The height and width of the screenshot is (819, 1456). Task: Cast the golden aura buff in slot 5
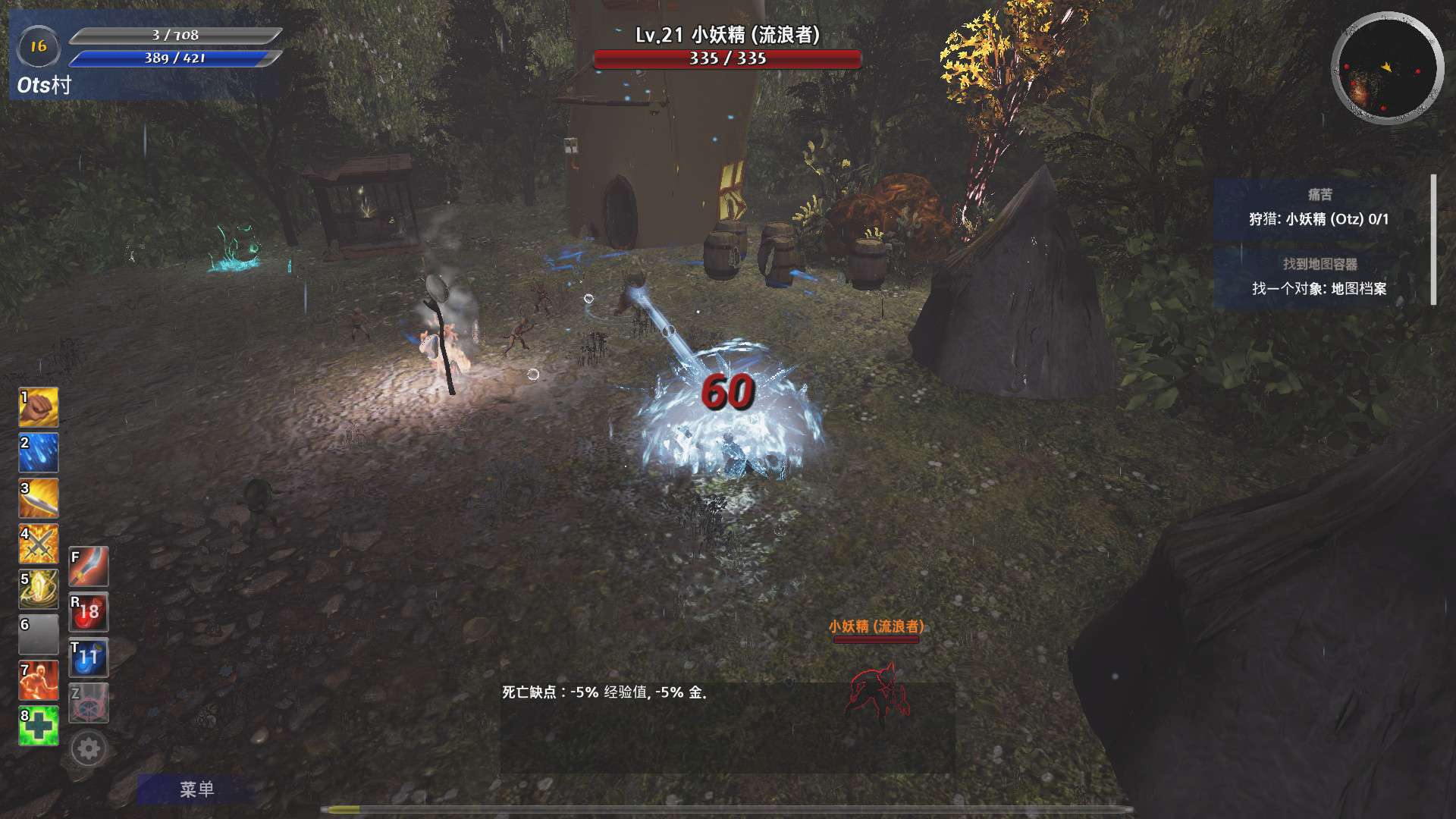tap(38, 589)
